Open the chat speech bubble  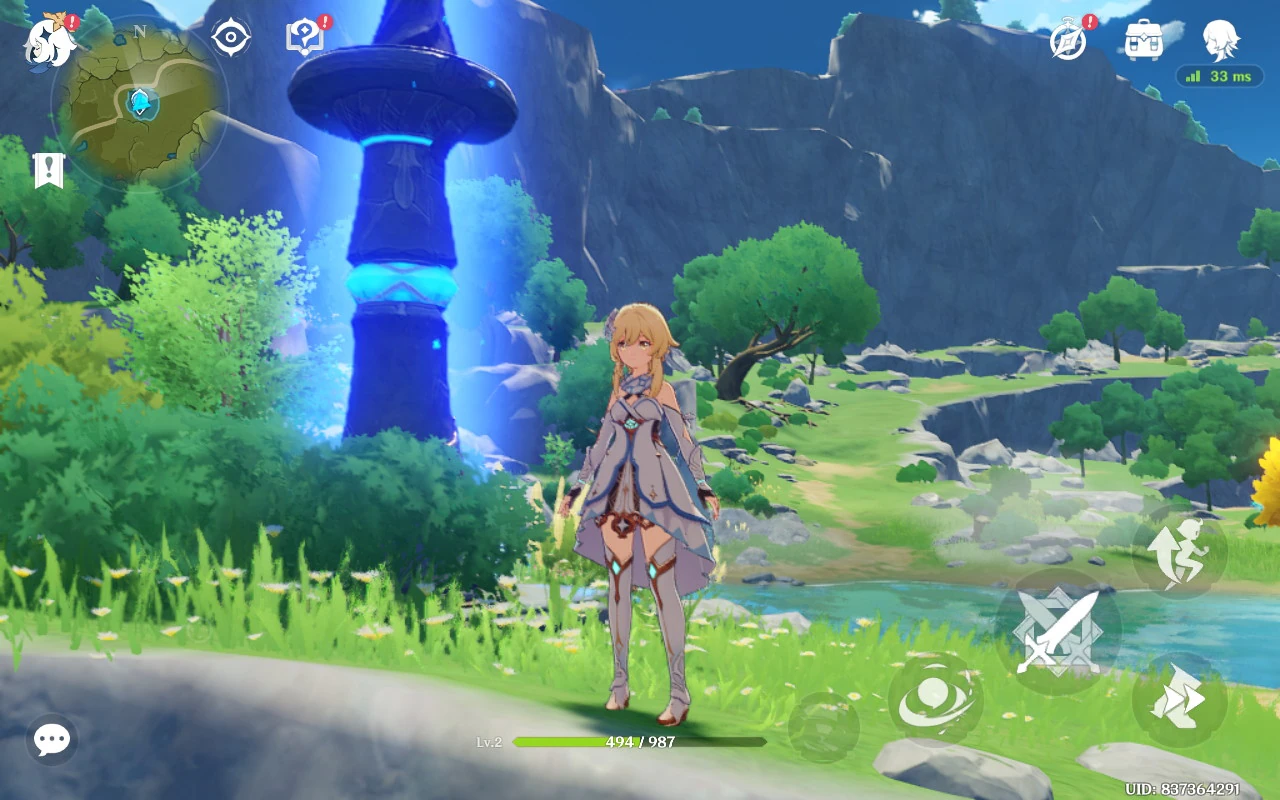point(52,740)
